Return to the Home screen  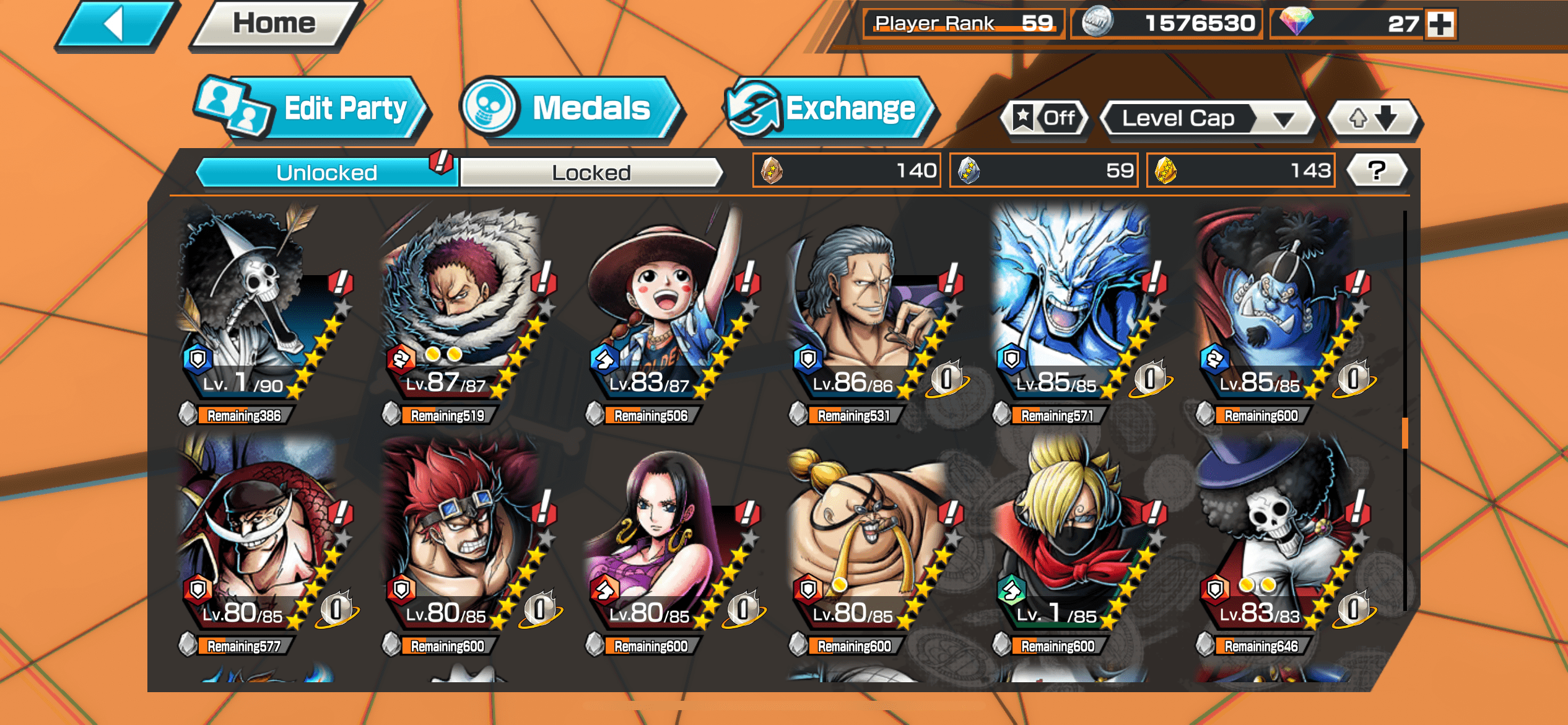274,25
